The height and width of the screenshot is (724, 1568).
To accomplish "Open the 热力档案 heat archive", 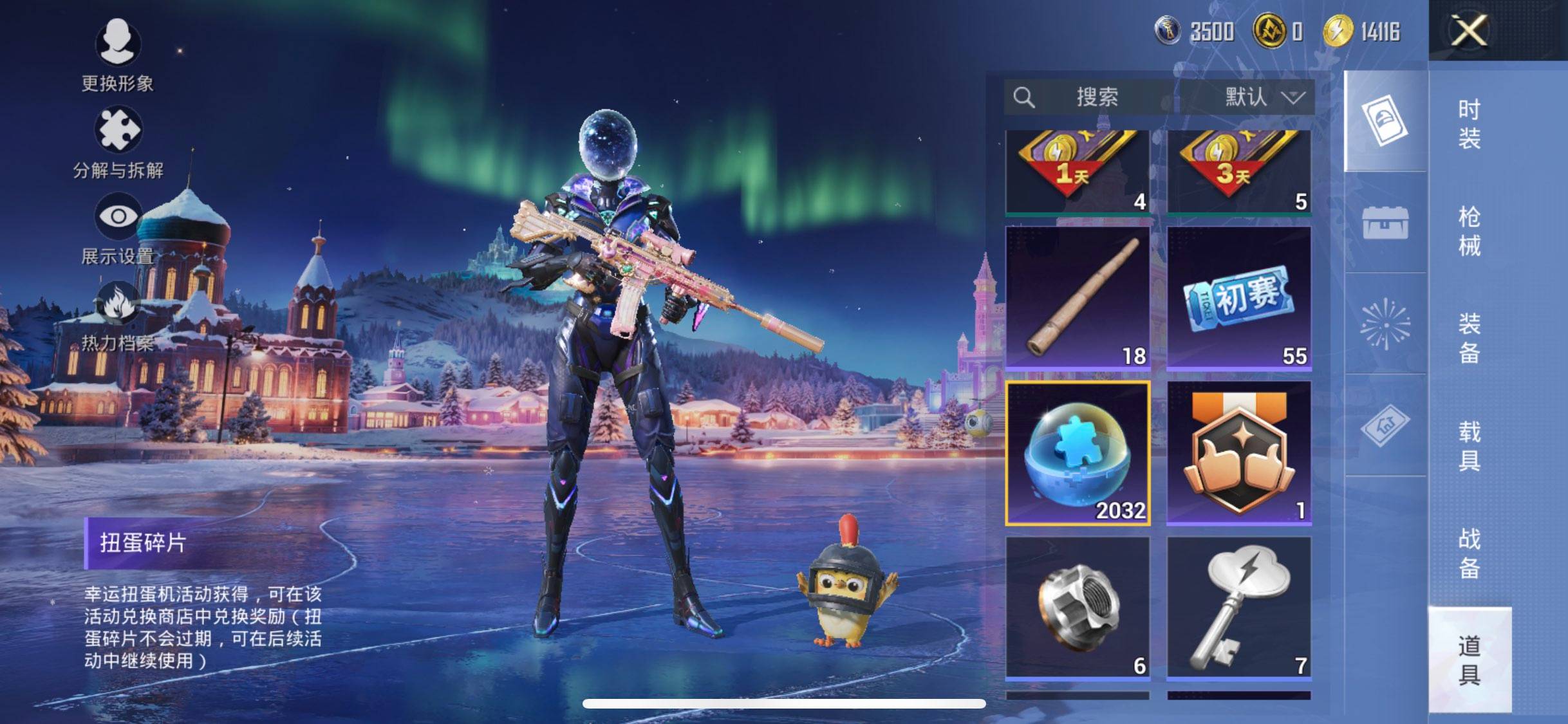I will tap(118, 315).
